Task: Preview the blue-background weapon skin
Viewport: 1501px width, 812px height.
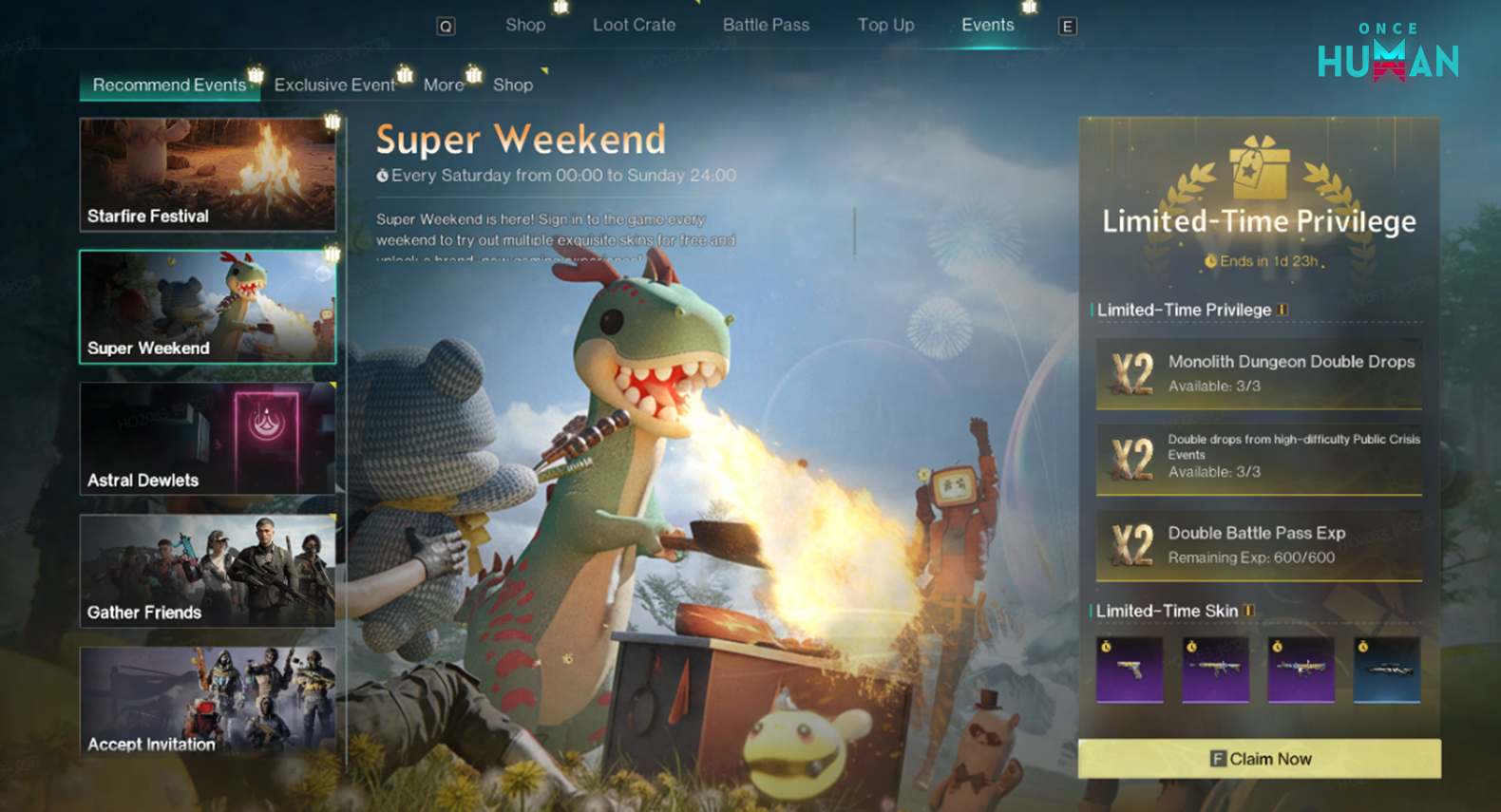Action: (x=1386, y=670)
